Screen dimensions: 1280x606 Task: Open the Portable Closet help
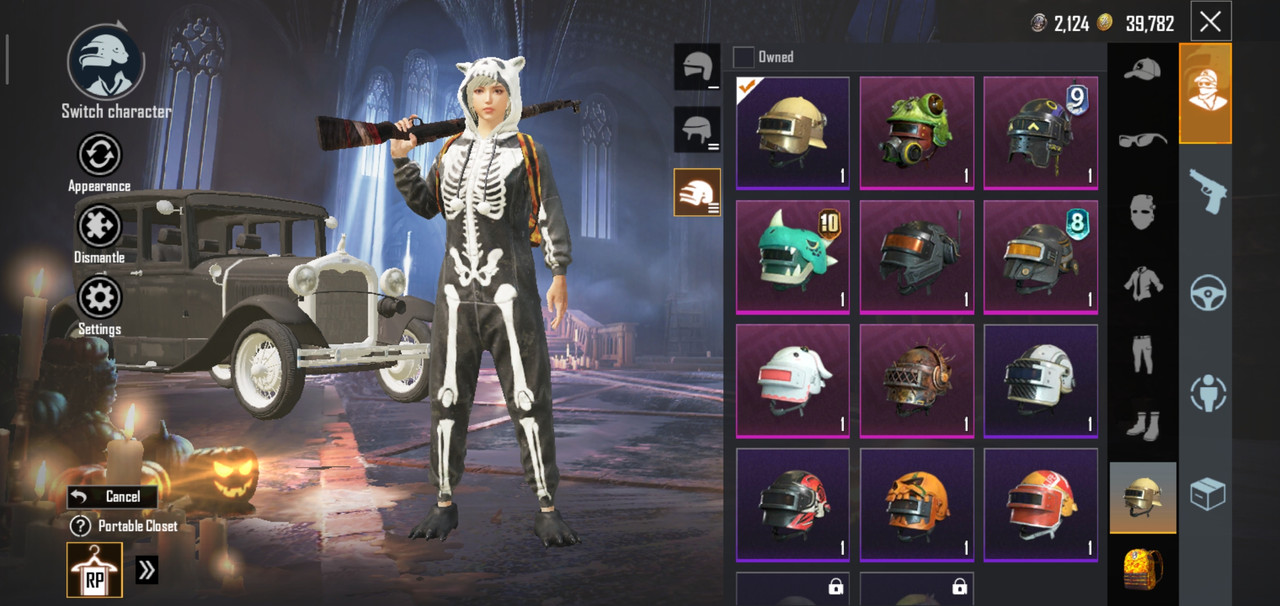click(81, 526)
